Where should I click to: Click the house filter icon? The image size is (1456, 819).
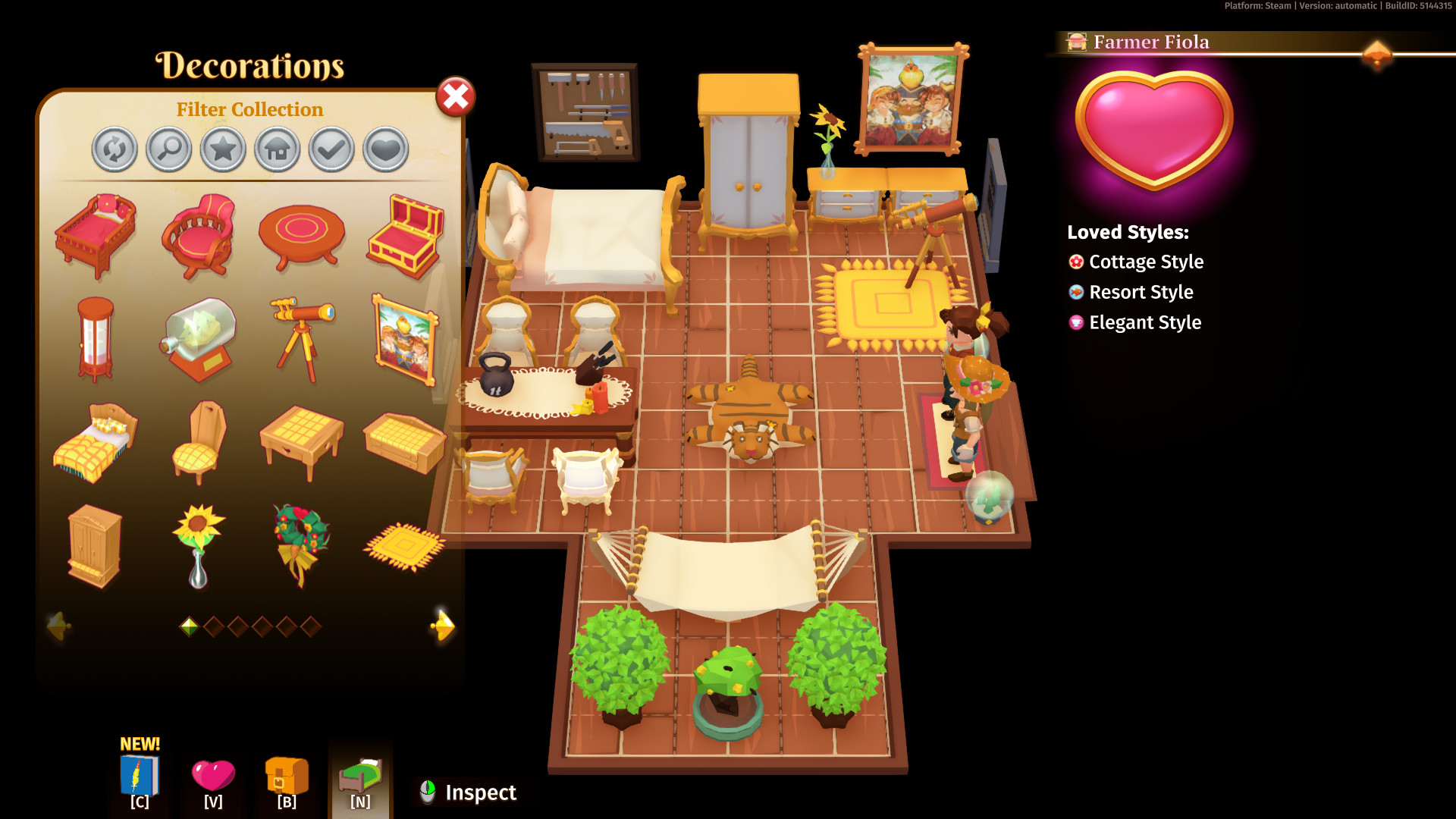tap(276, 149)
